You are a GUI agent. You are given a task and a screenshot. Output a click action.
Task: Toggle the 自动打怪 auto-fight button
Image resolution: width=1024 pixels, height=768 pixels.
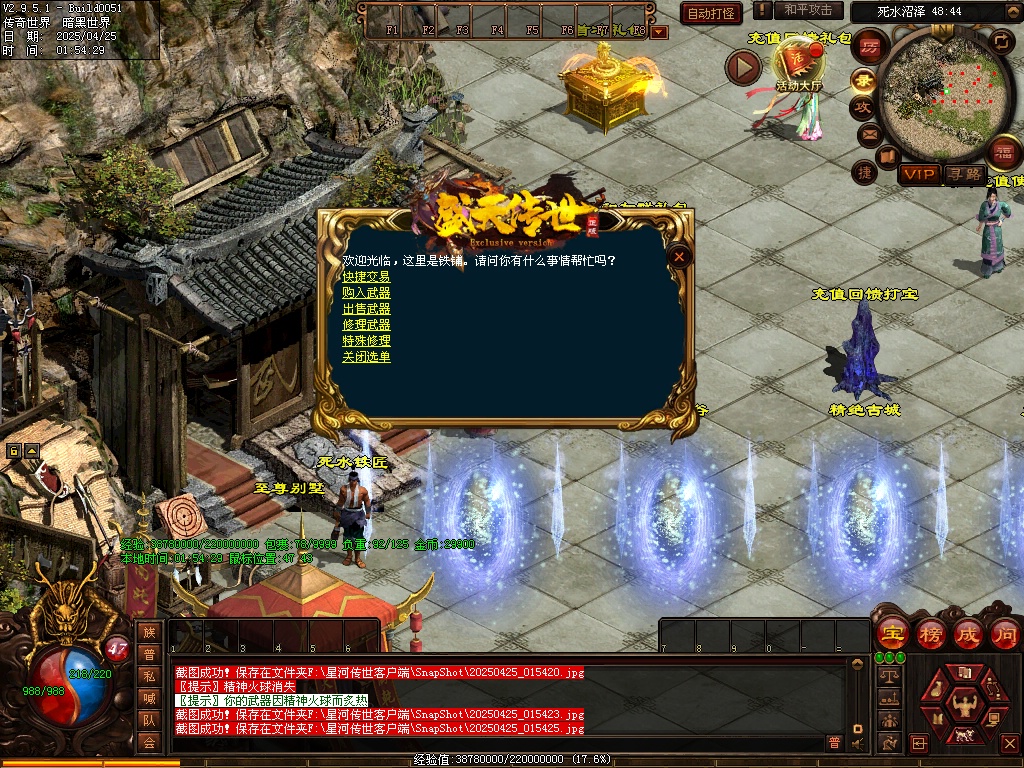click(711, 13)
